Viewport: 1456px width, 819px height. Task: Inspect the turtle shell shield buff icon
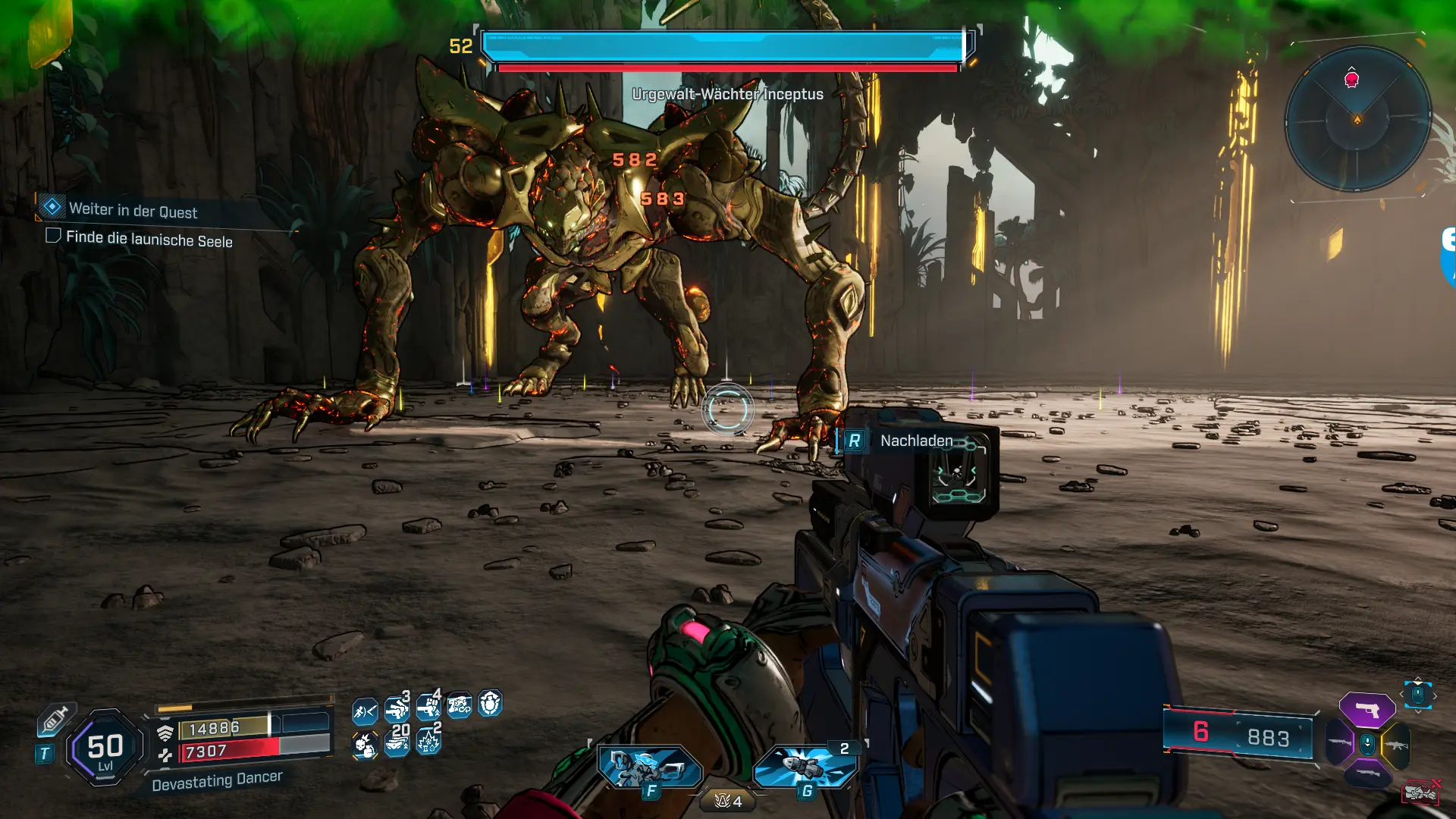(491, 704)
